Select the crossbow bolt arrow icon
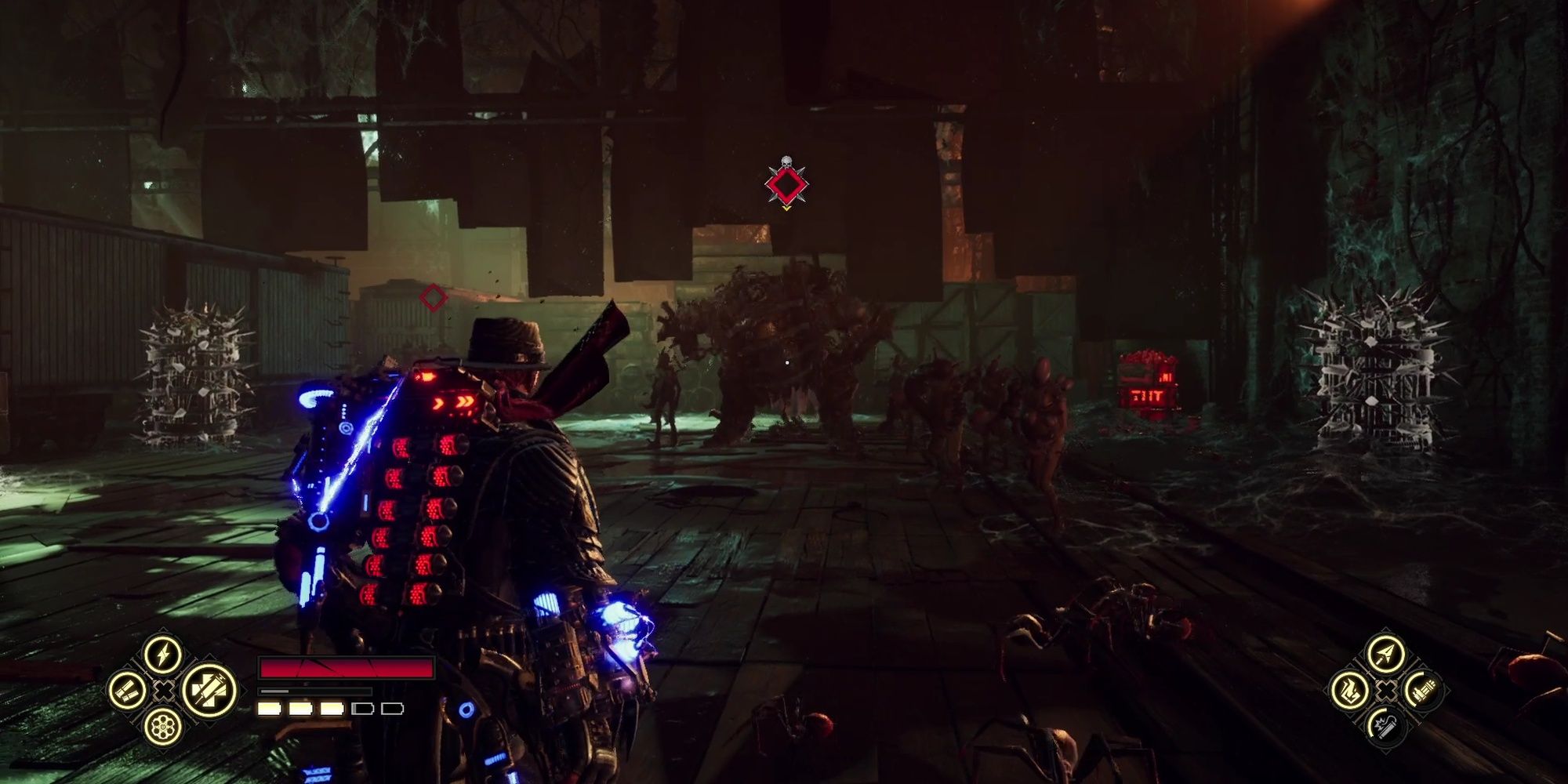This screenshot has height=784, width=1568. click(x=1385, y=654)
